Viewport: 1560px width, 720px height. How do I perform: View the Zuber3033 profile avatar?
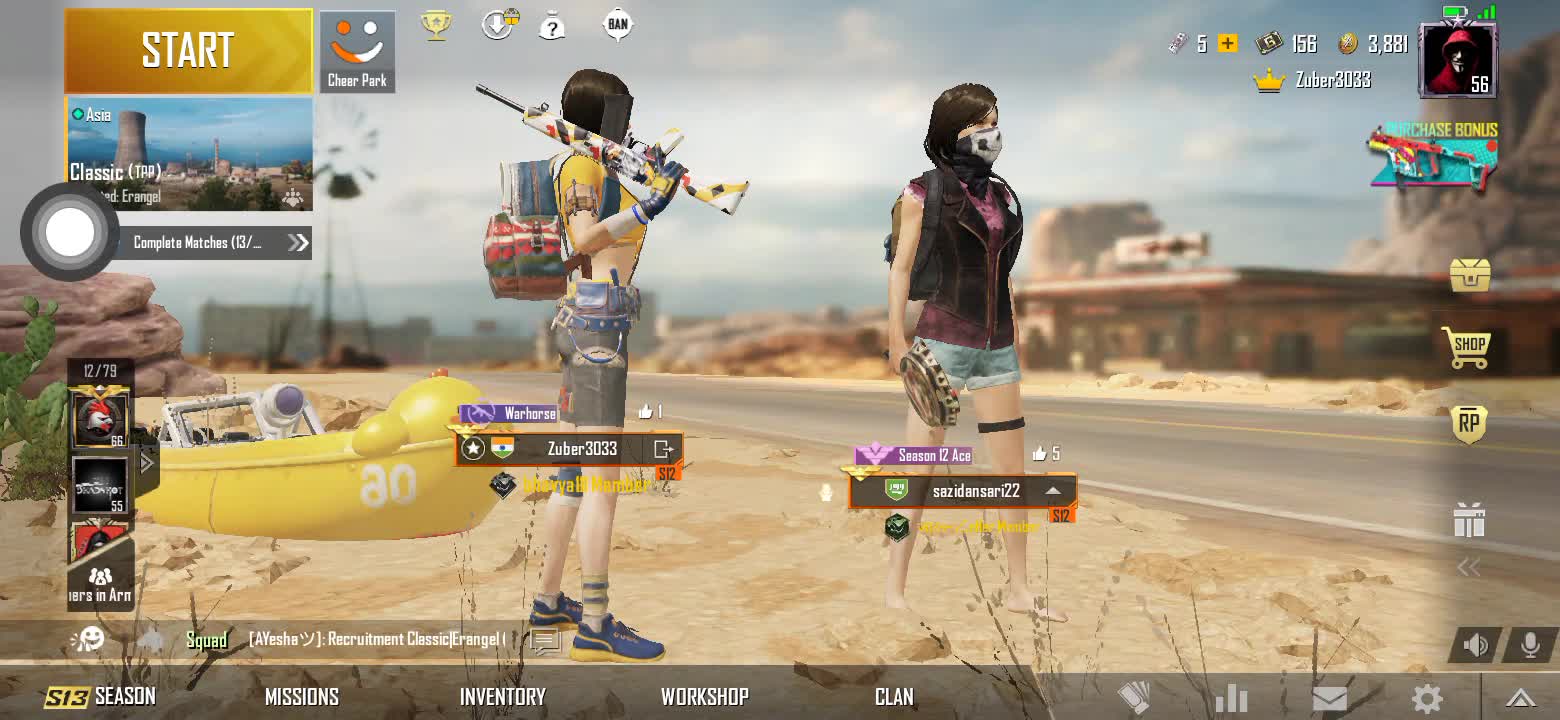1458,60
